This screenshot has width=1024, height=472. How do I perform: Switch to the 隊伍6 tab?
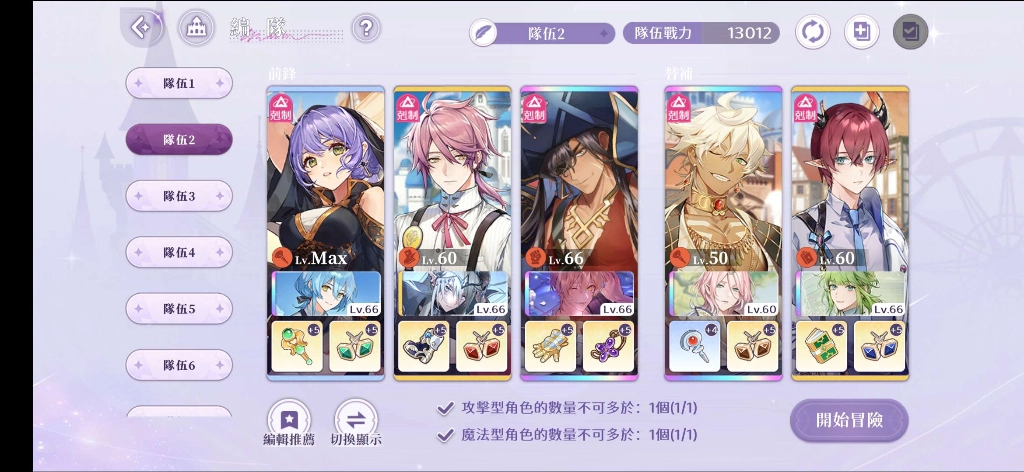click(179, 365)
